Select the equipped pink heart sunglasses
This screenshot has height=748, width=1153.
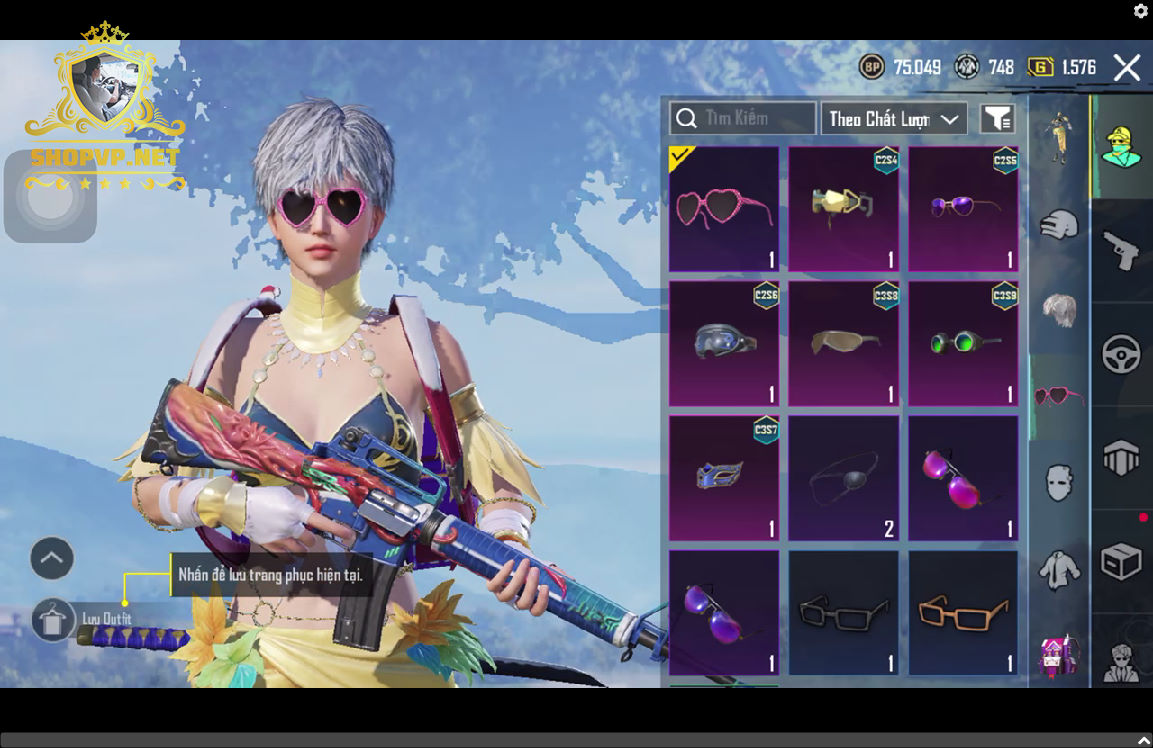pyautogui.click(x=724, y=209)
